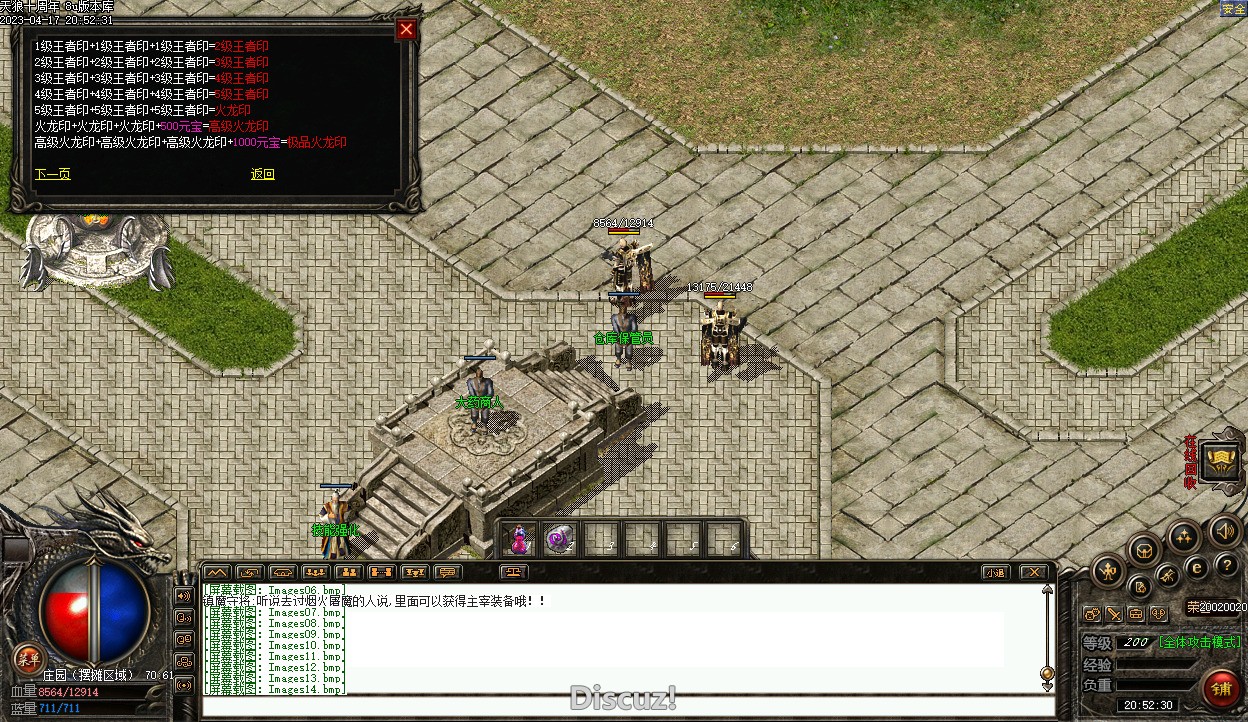Go to next page (下一页)
Viewport: 1248px width, 722px height.
(52, 174)
